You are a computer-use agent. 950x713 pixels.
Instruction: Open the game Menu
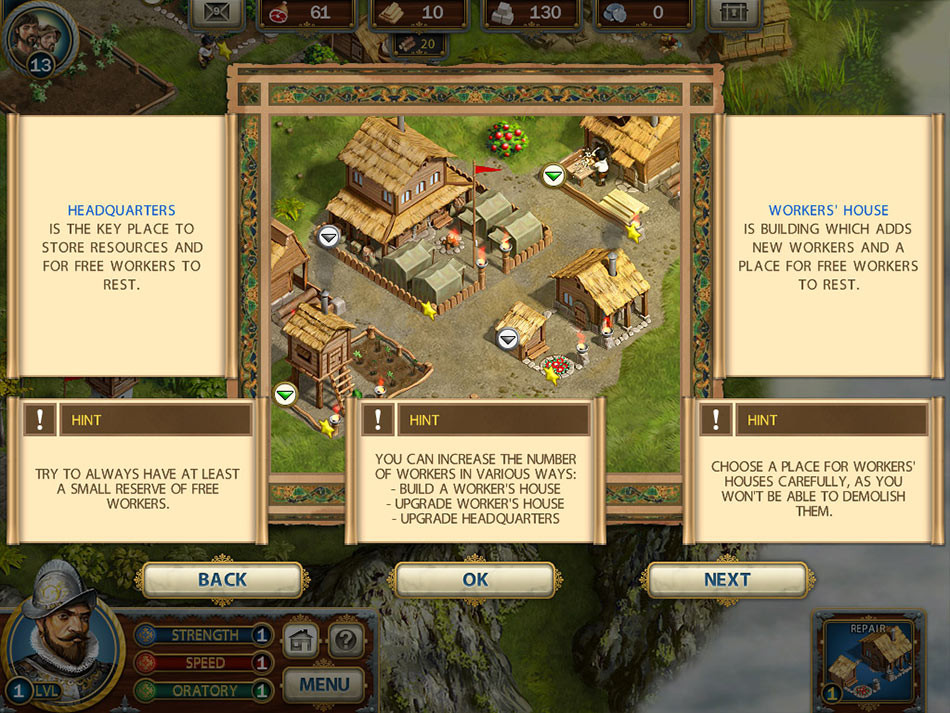(x=324, y=685)
